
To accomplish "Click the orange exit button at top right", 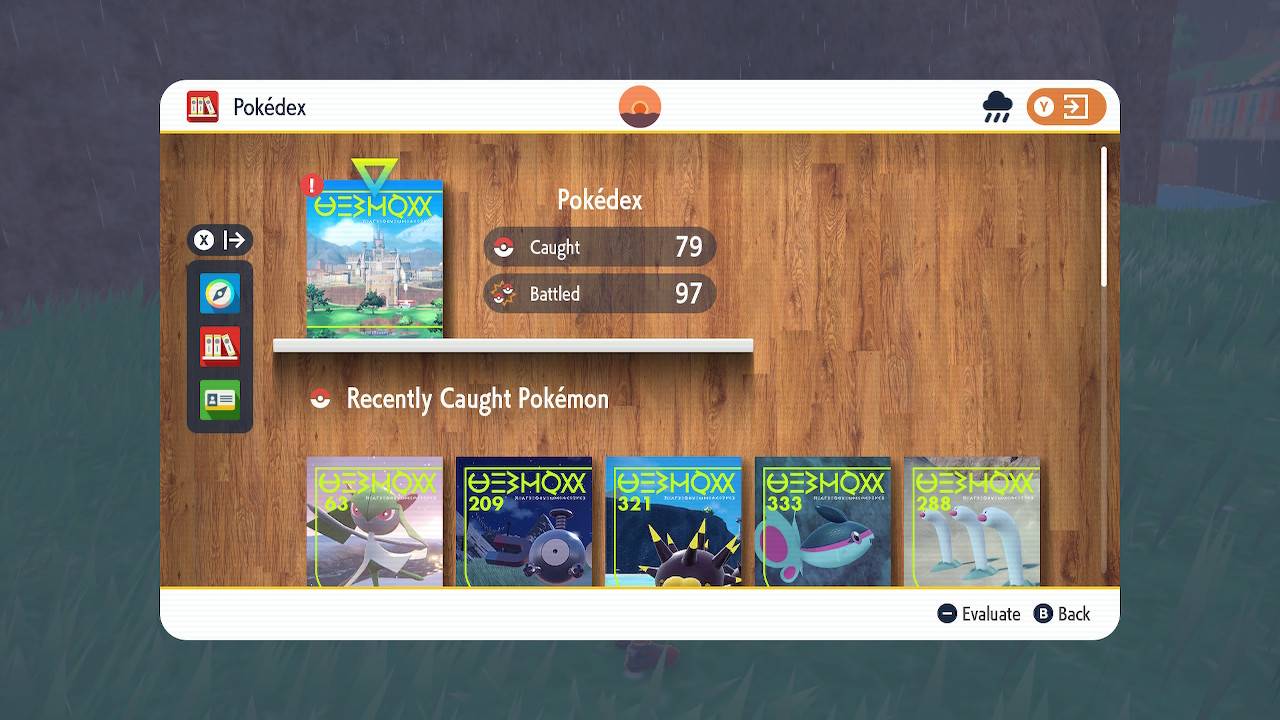I will click(x=1066, y=107).
